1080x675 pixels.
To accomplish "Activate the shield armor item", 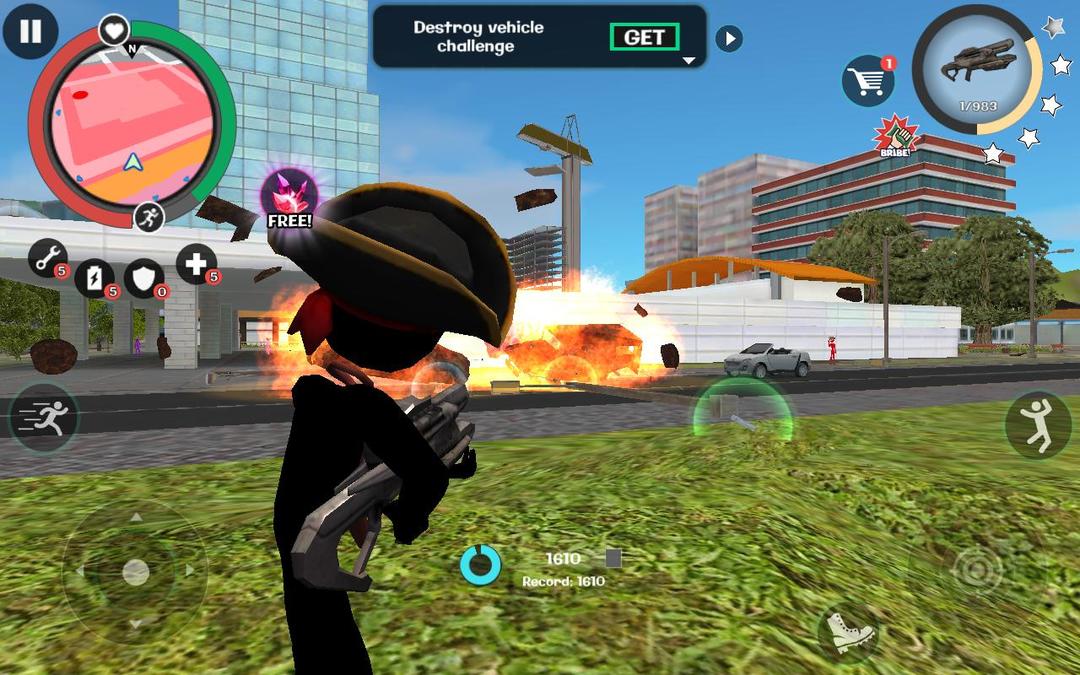I will (144, 278).
